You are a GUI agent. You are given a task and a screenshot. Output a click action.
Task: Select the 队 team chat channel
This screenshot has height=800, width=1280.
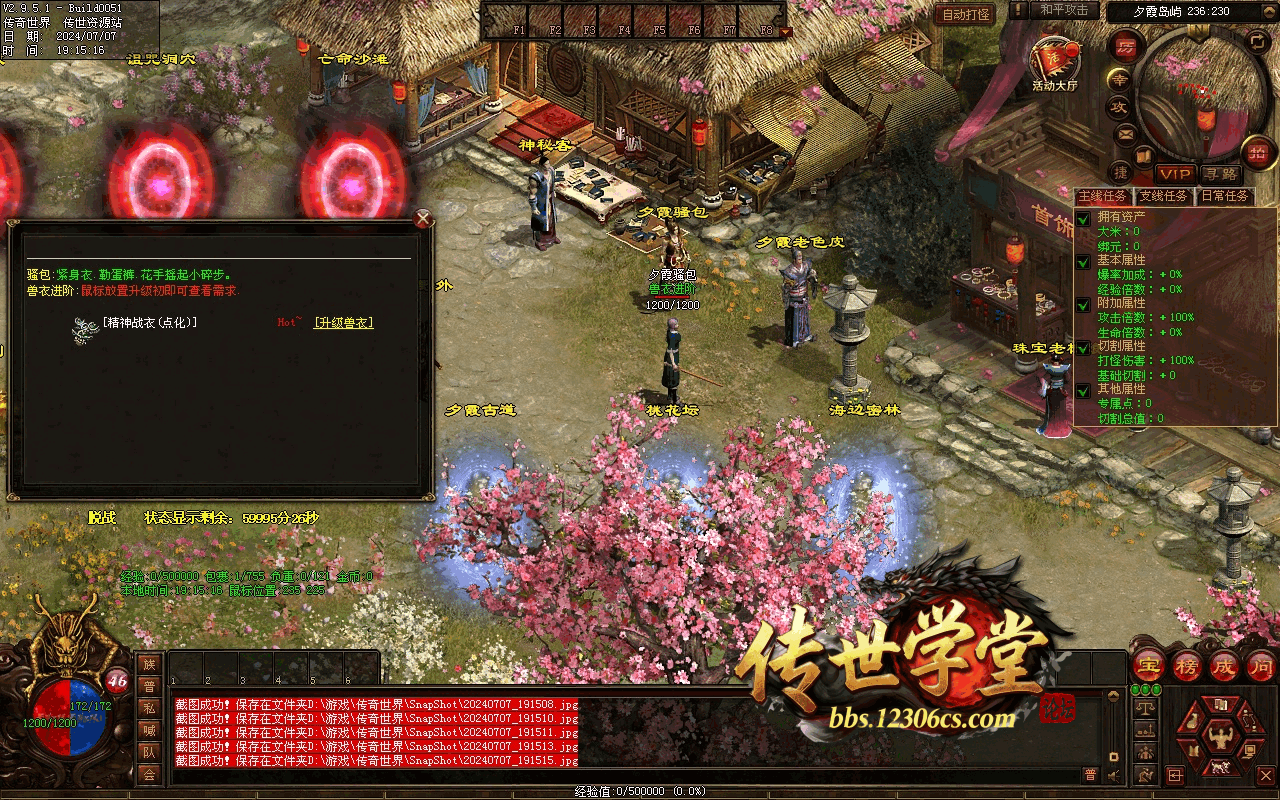[149, 752]
